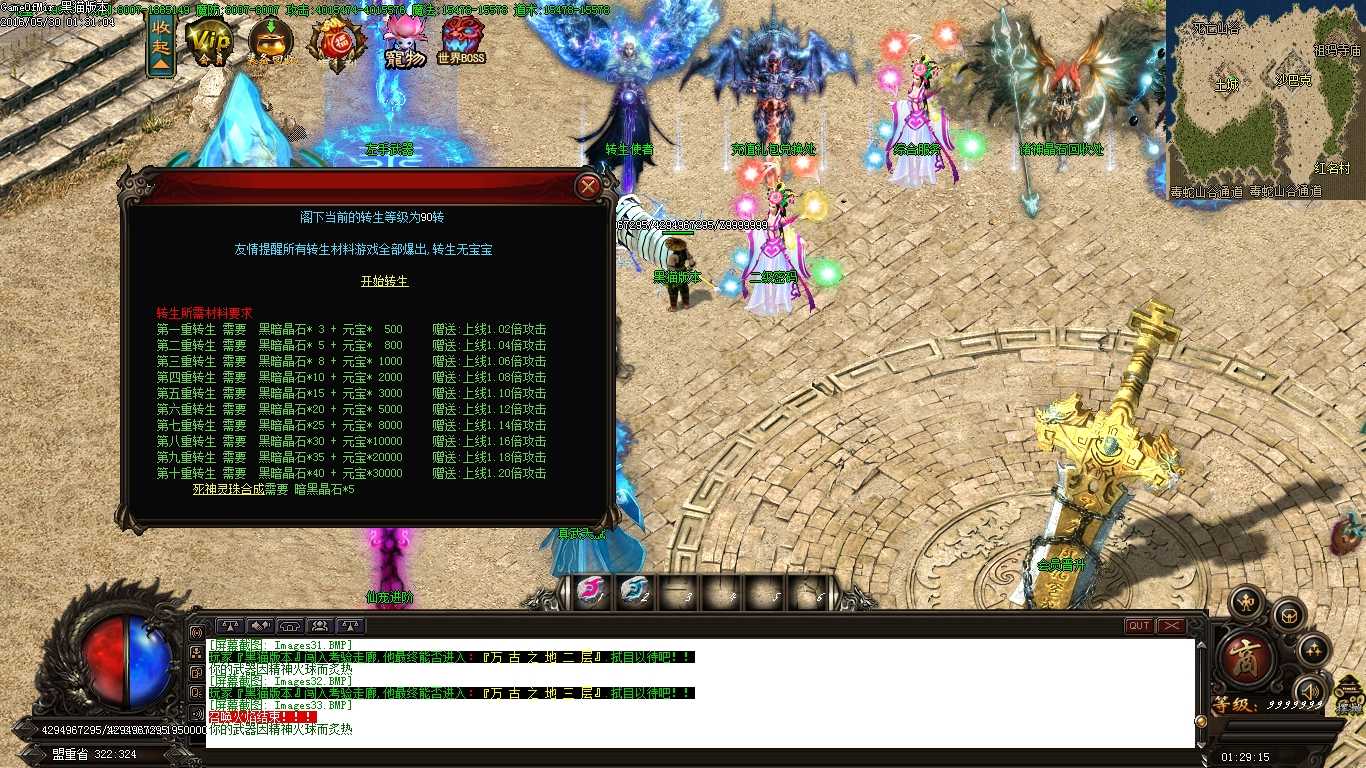Click the stats plus icon near the shop button
The width and height of the screenshot is (1366, 768).
[1314, 650]
